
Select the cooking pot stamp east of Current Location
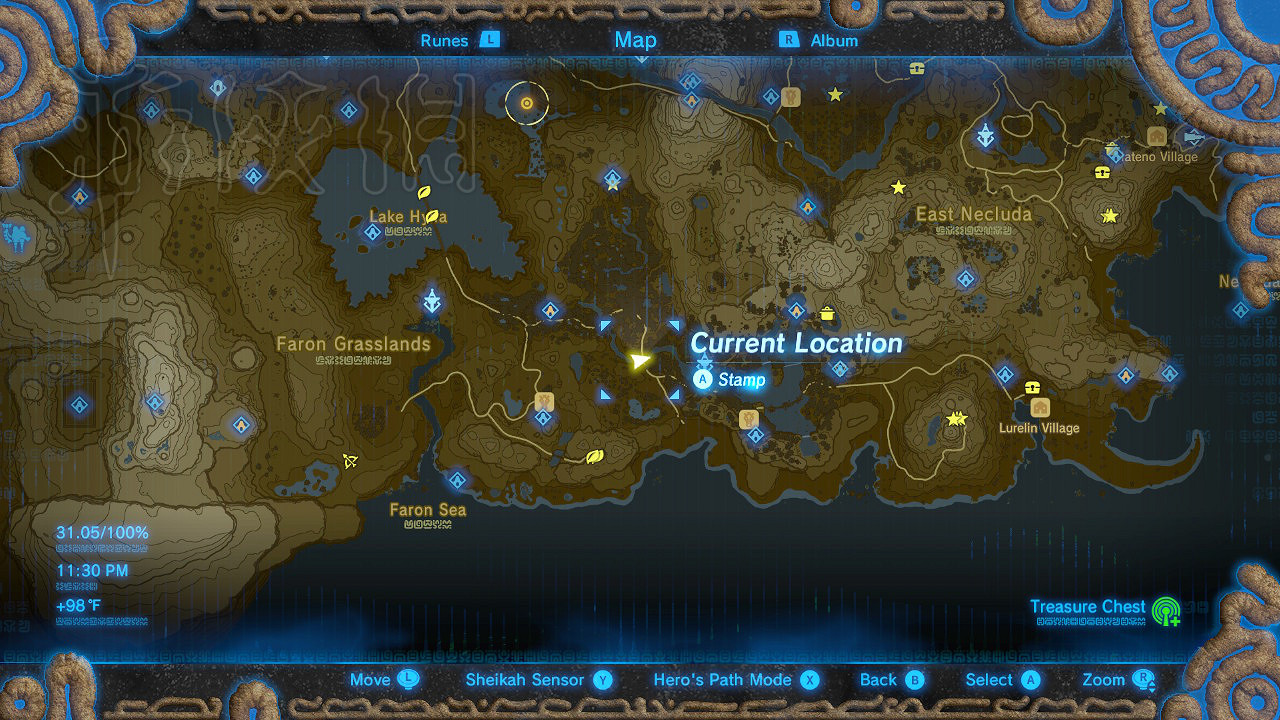[x=826, y=312]
